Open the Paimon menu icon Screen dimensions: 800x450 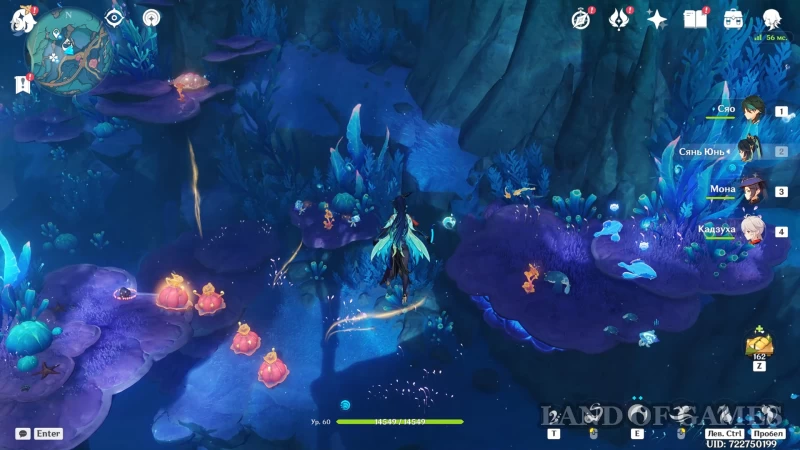click(22, 19)
